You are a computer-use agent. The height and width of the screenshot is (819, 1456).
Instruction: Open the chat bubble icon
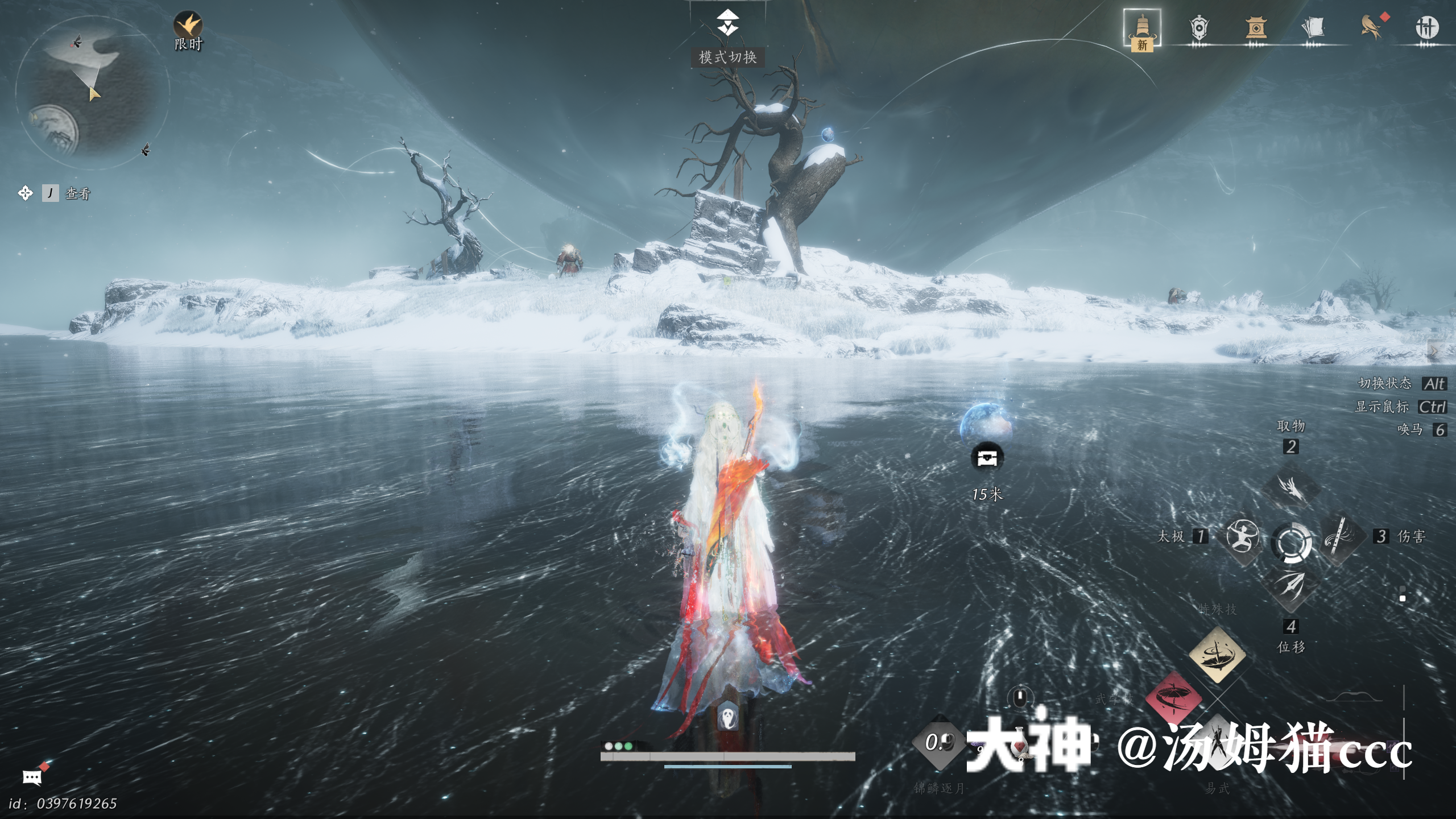tap(32, 777)
